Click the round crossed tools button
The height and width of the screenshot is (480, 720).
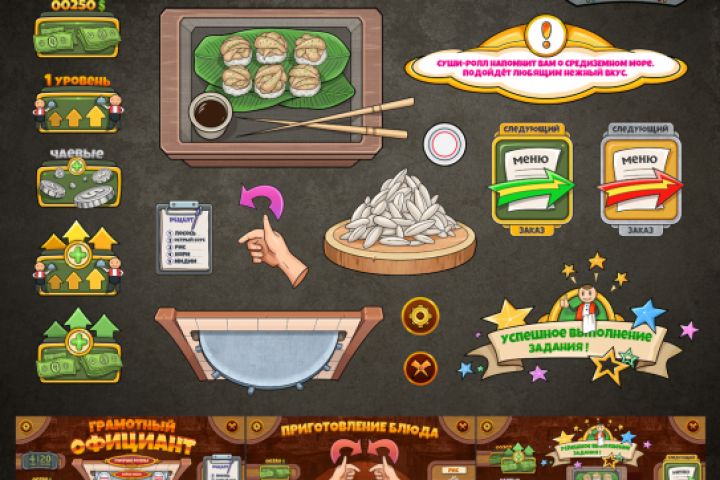coord(420,368)
